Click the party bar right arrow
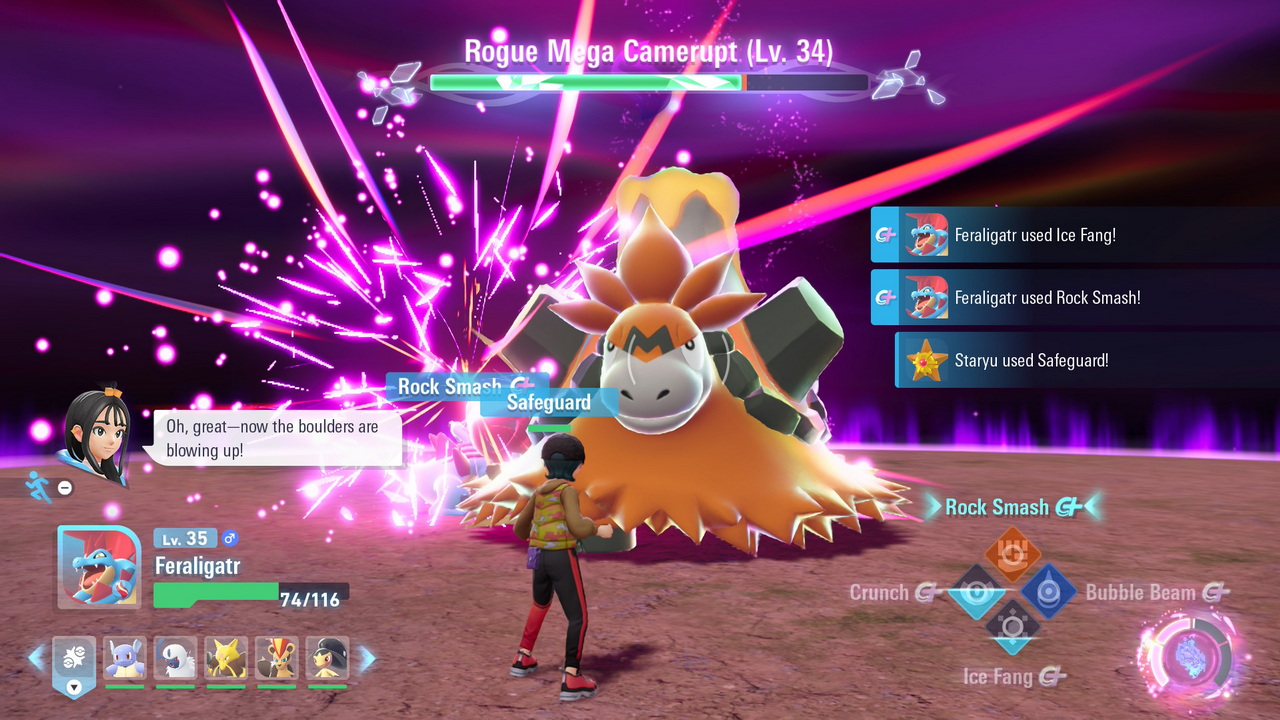 [x=367, y=657]
